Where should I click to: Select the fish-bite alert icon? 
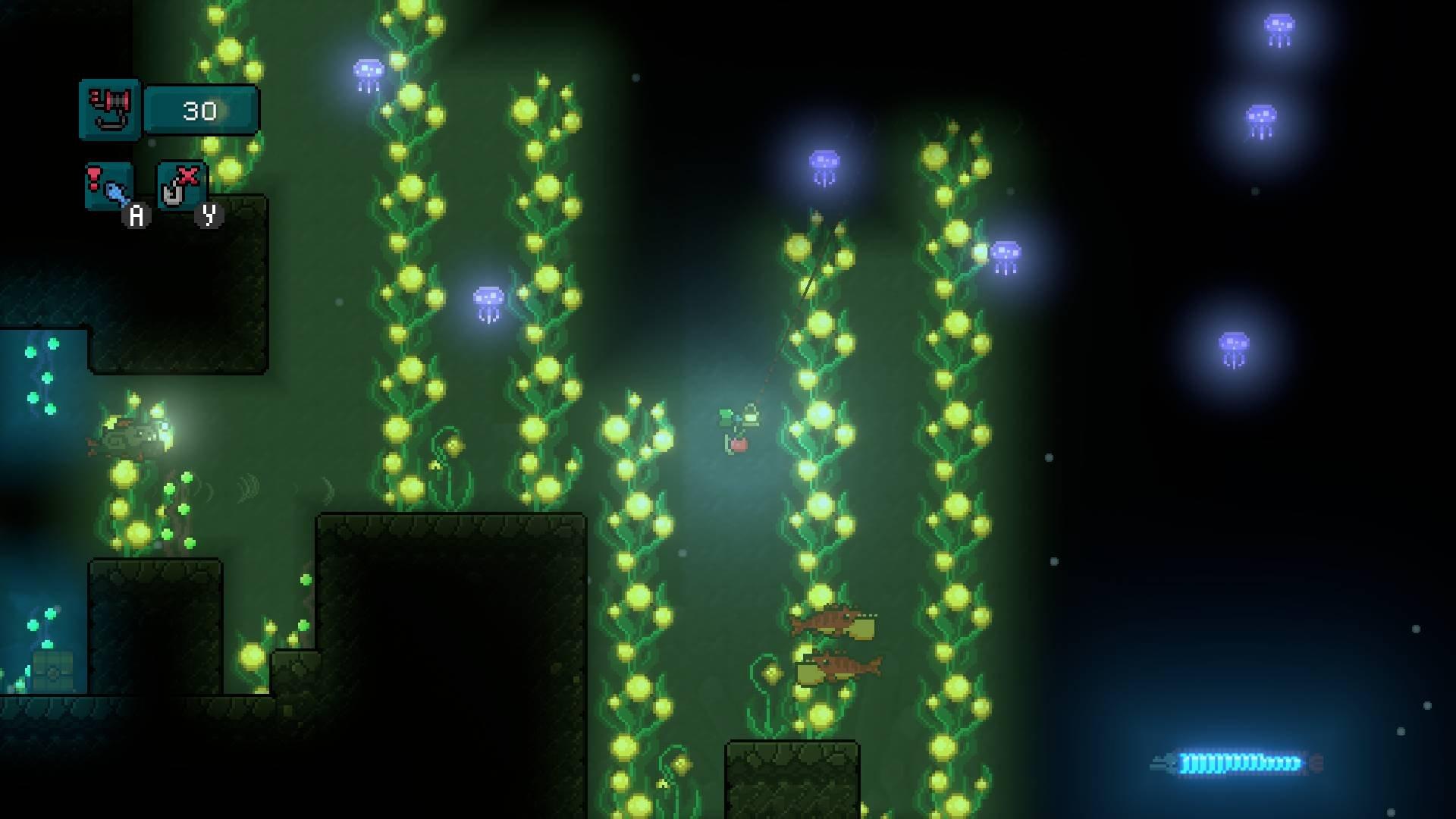[108, 186]
